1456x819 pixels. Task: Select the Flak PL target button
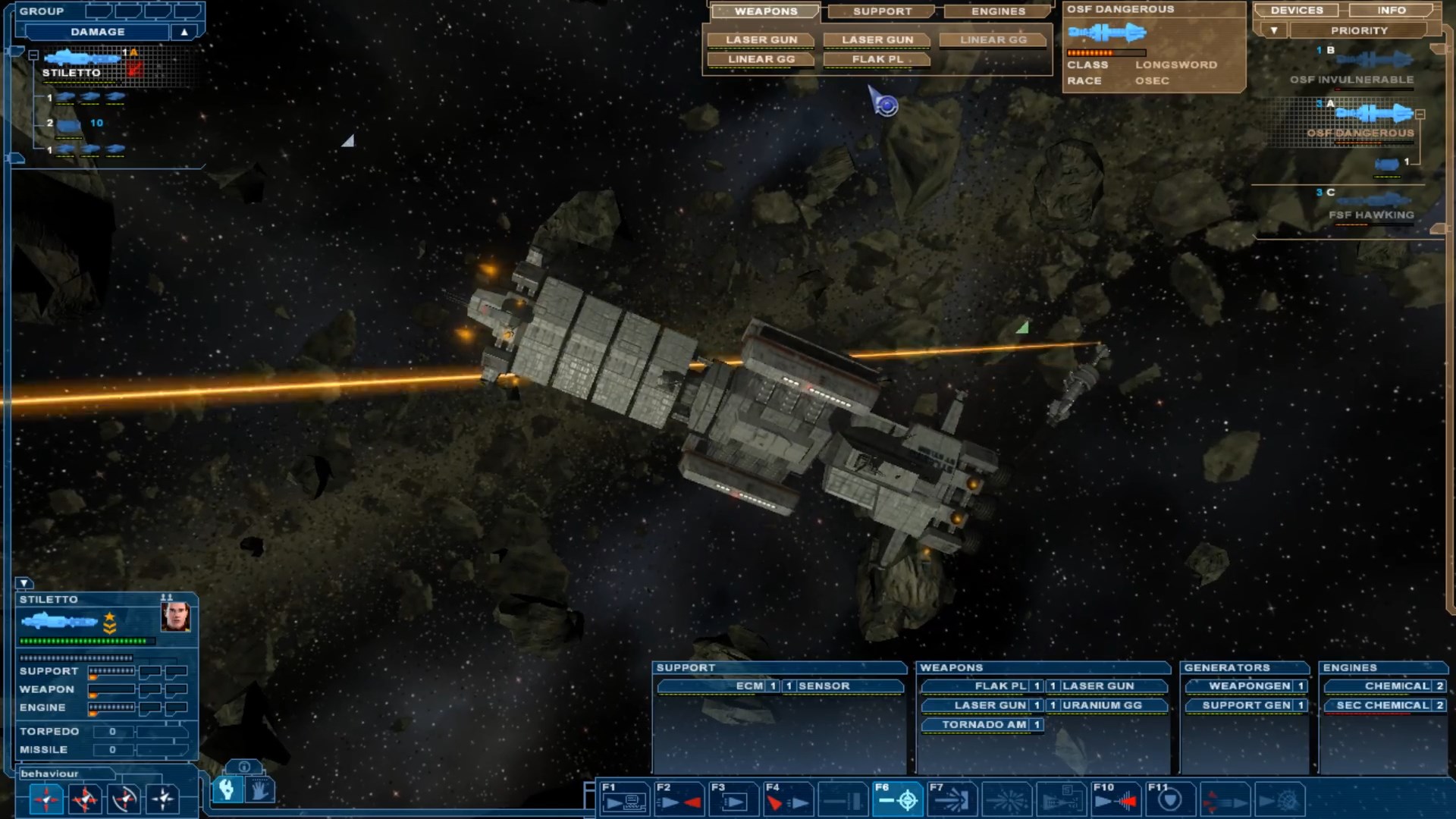pos(877,59)
